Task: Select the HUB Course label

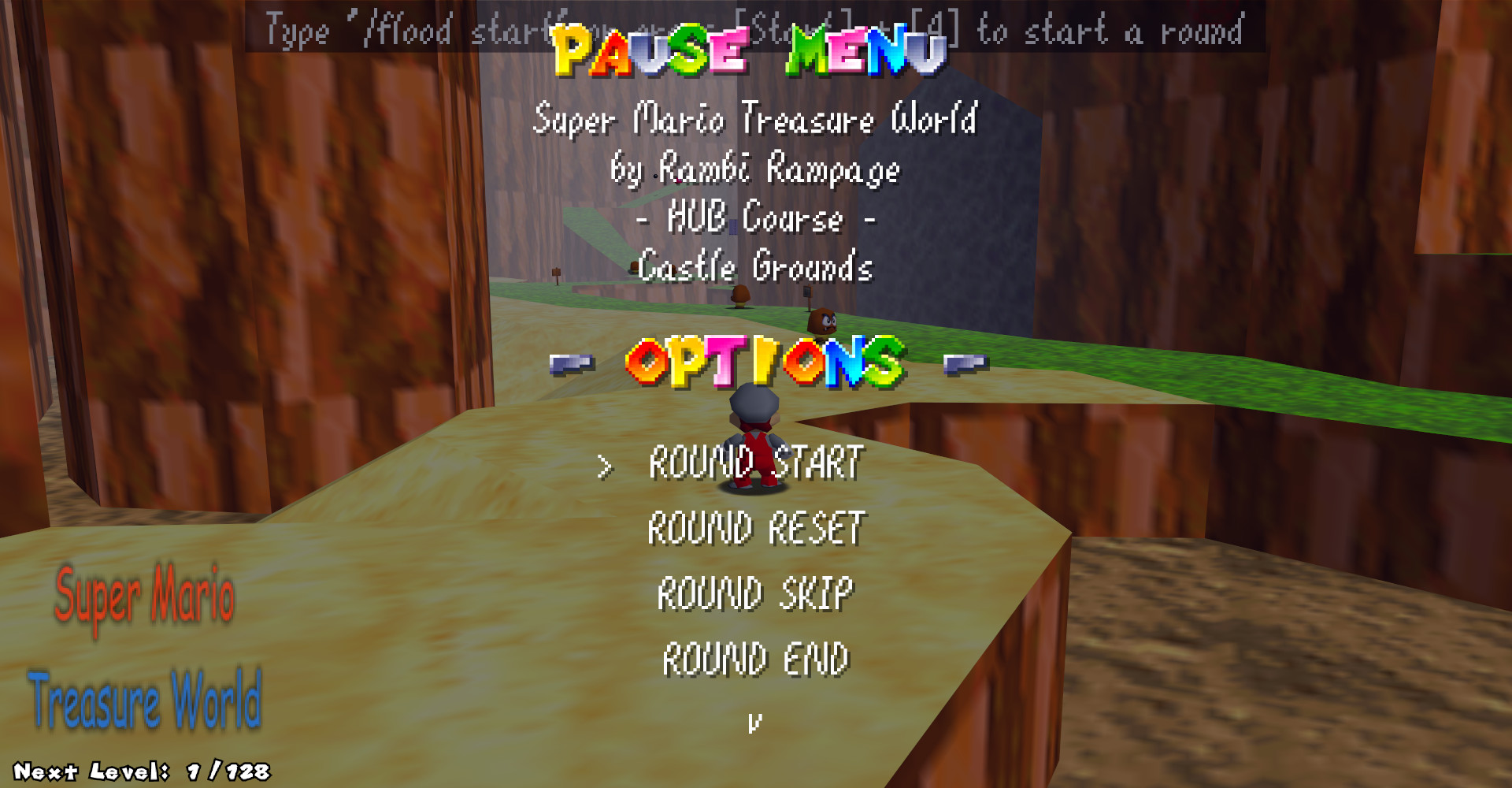Action: click(754, 221)
